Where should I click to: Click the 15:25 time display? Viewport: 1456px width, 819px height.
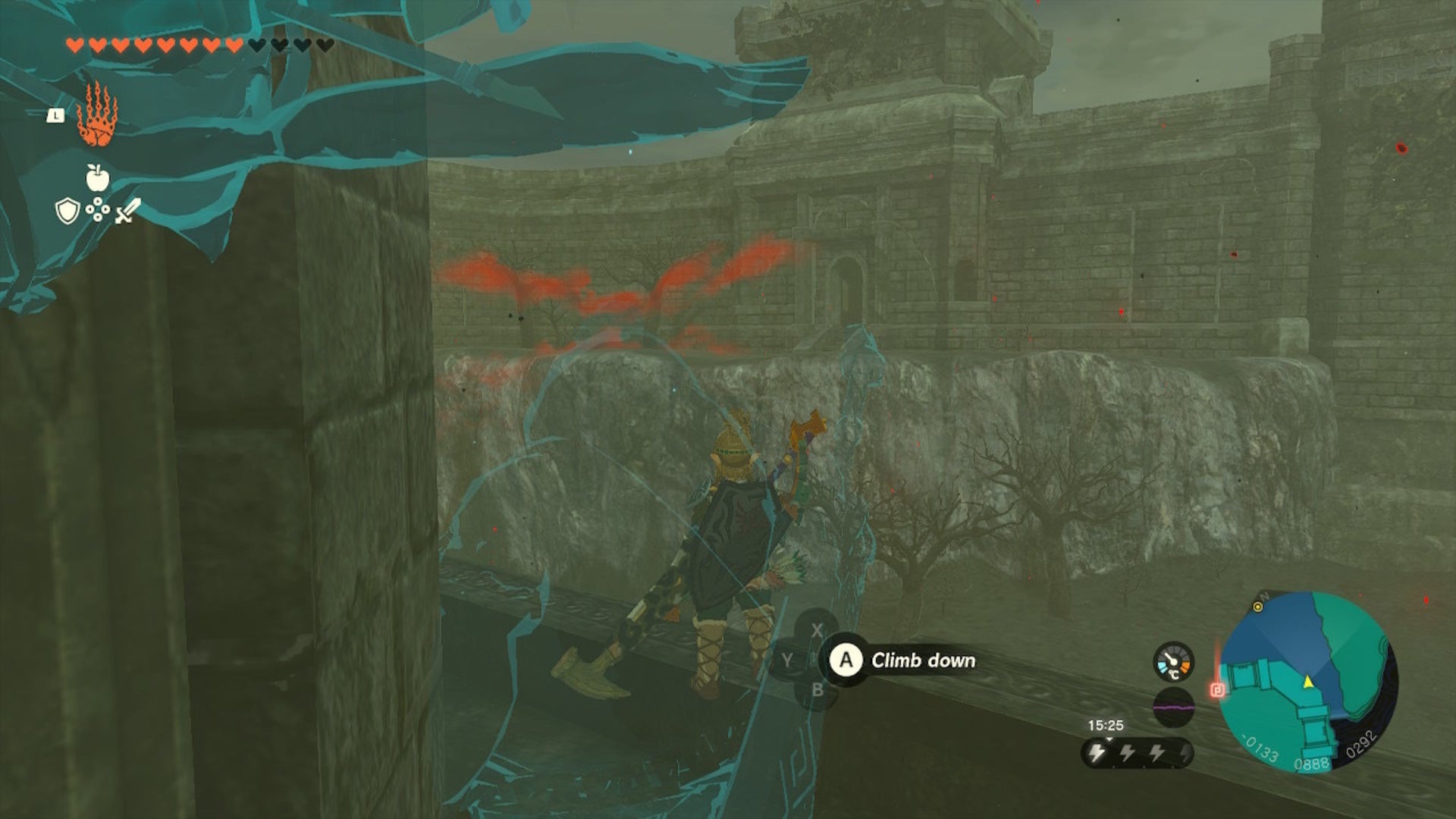click(x=1107, y=723)
